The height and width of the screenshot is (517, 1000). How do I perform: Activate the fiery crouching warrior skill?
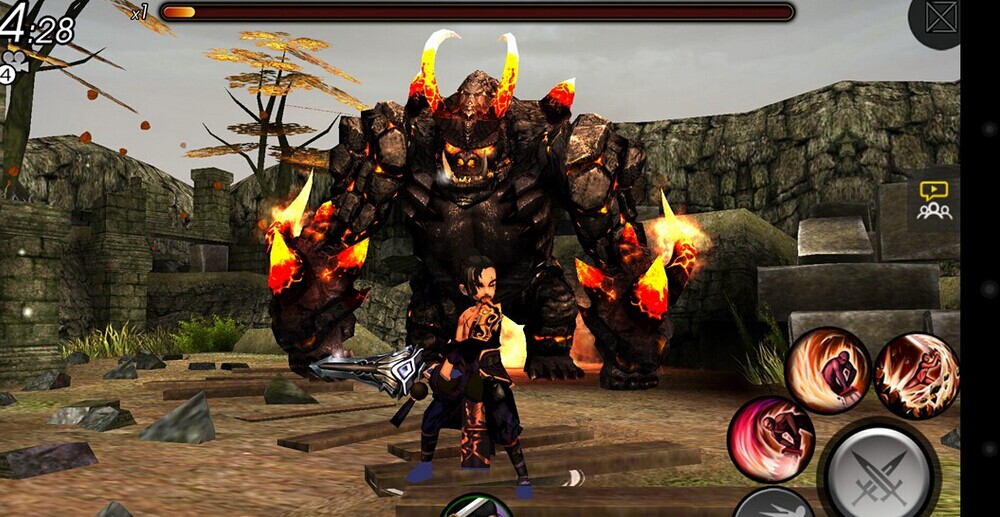pyautogui.click(x=827, y=370)
